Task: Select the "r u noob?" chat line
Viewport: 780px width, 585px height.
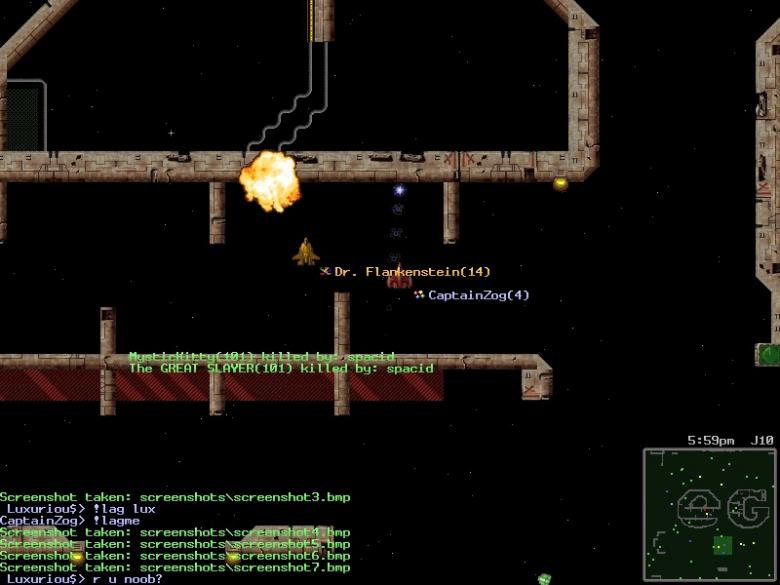Action: coord(82,578)
